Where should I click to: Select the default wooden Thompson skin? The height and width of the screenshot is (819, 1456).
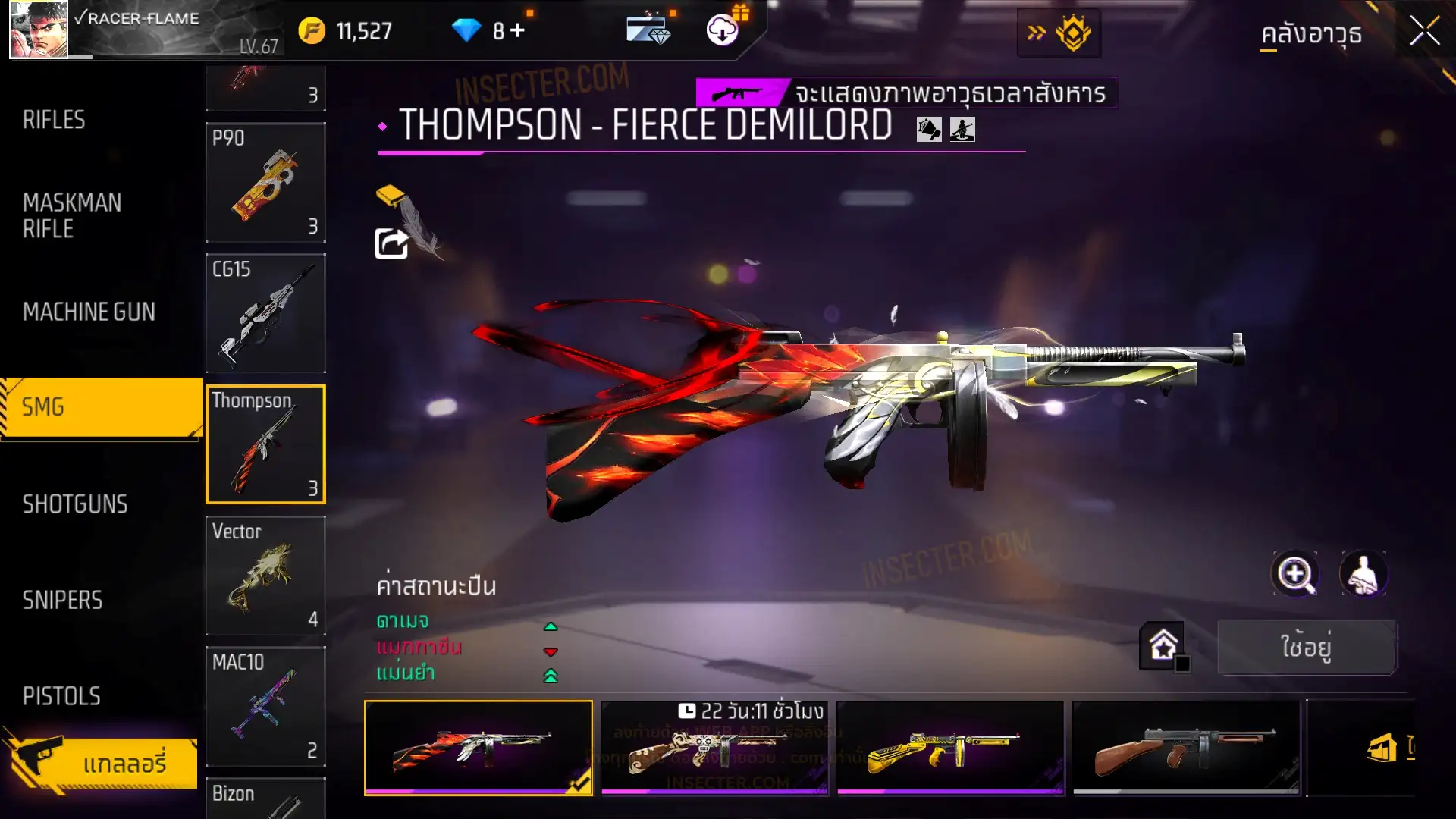[x=1185, y=748]
